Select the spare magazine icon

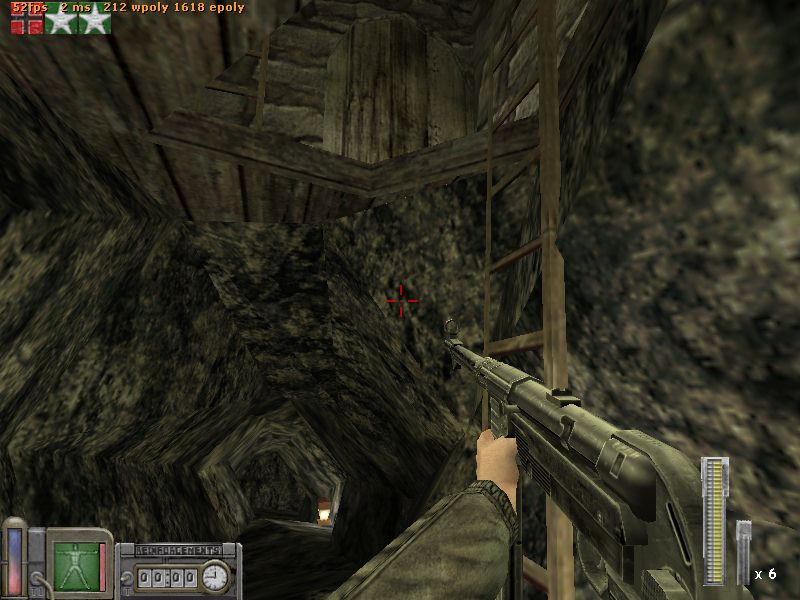743,553
